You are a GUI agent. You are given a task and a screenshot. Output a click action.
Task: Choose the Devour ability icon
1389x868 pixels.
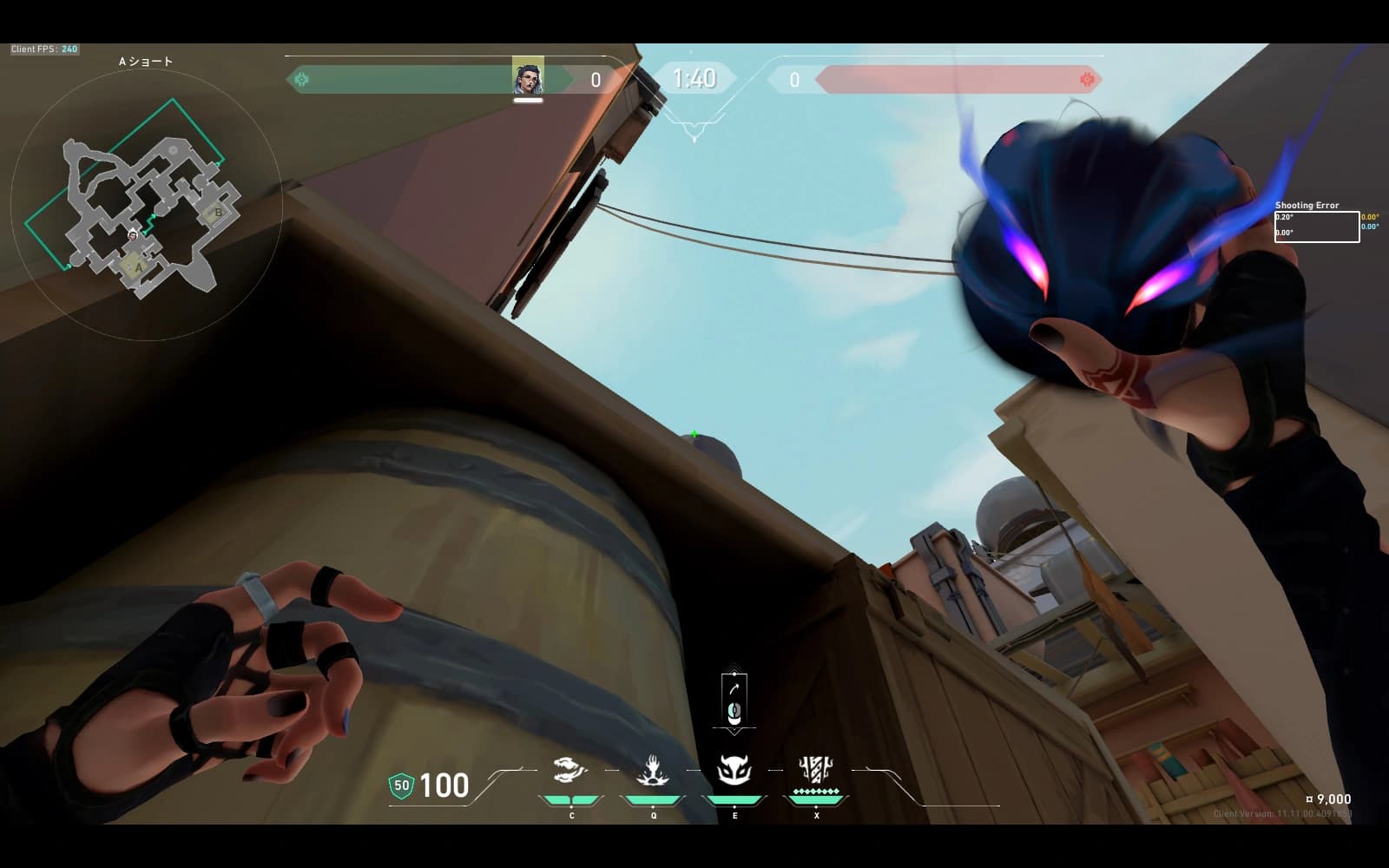(653, 770)
